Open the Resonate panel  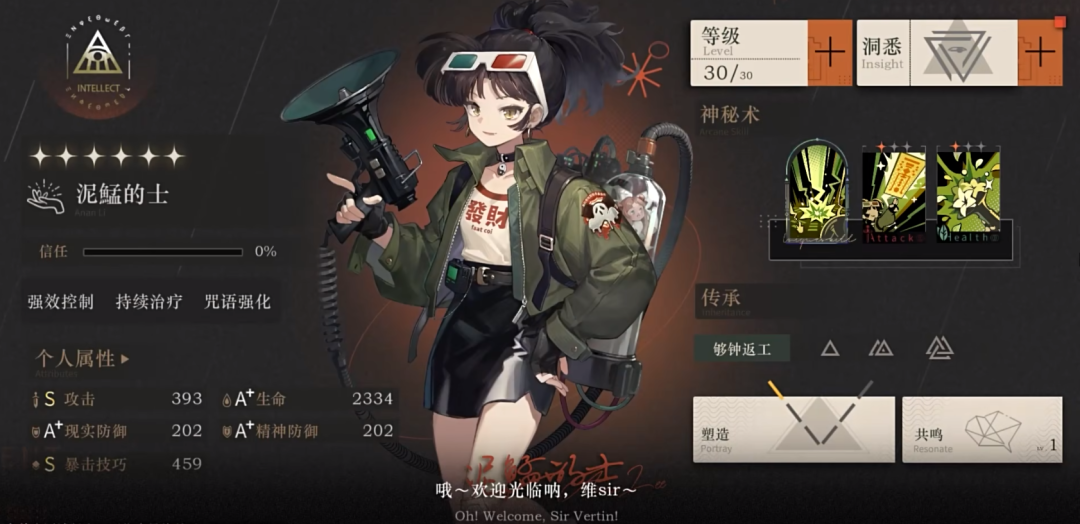point(982,429)
